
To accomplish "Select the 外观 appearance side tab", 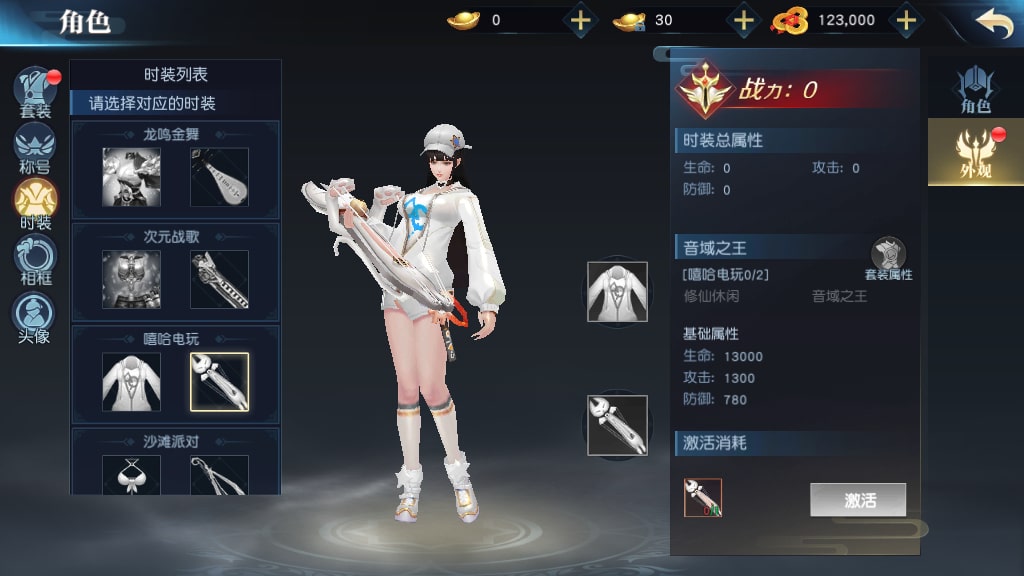I will 975,152.
